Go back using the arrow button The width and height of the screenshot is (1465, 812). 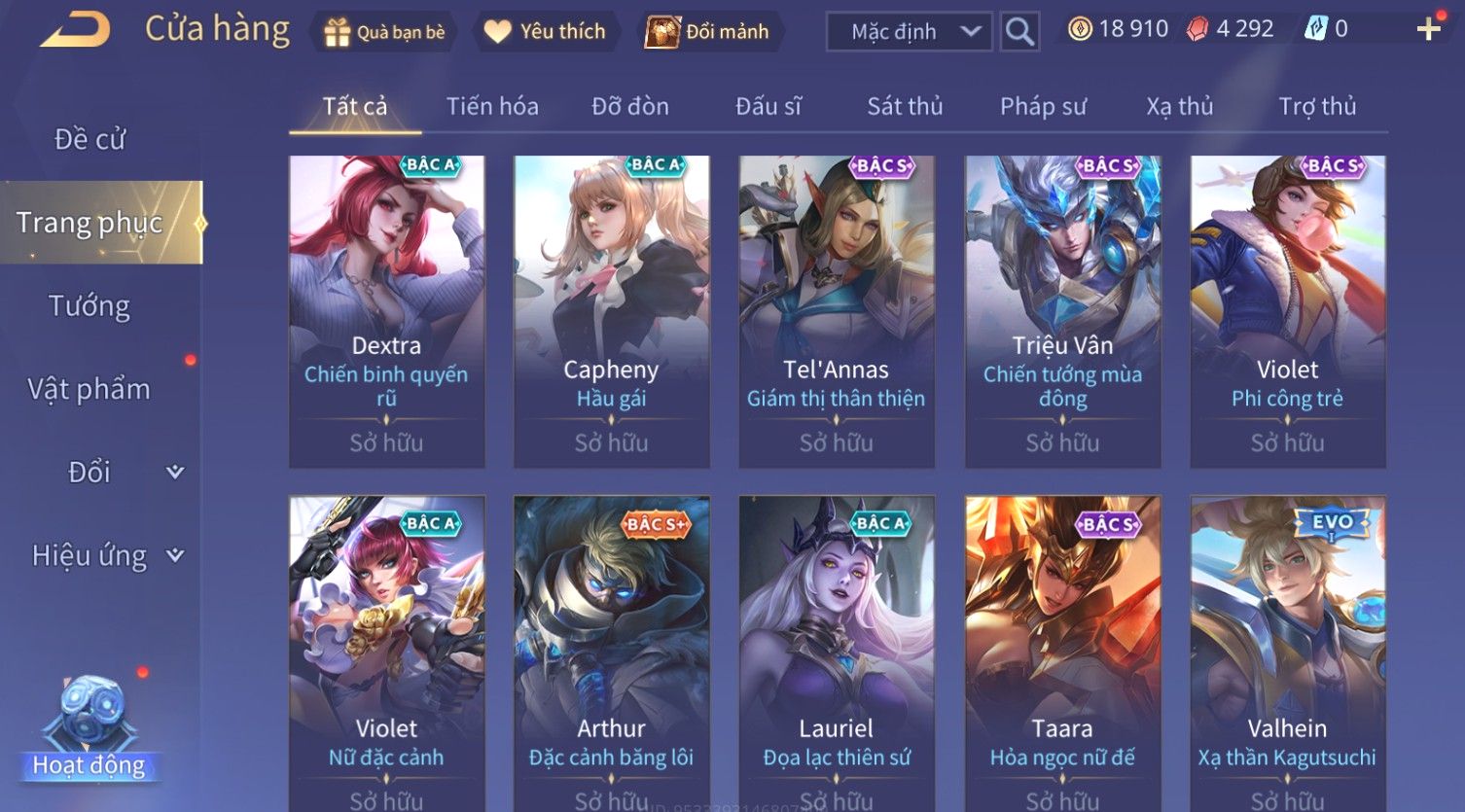pos(75,30)
